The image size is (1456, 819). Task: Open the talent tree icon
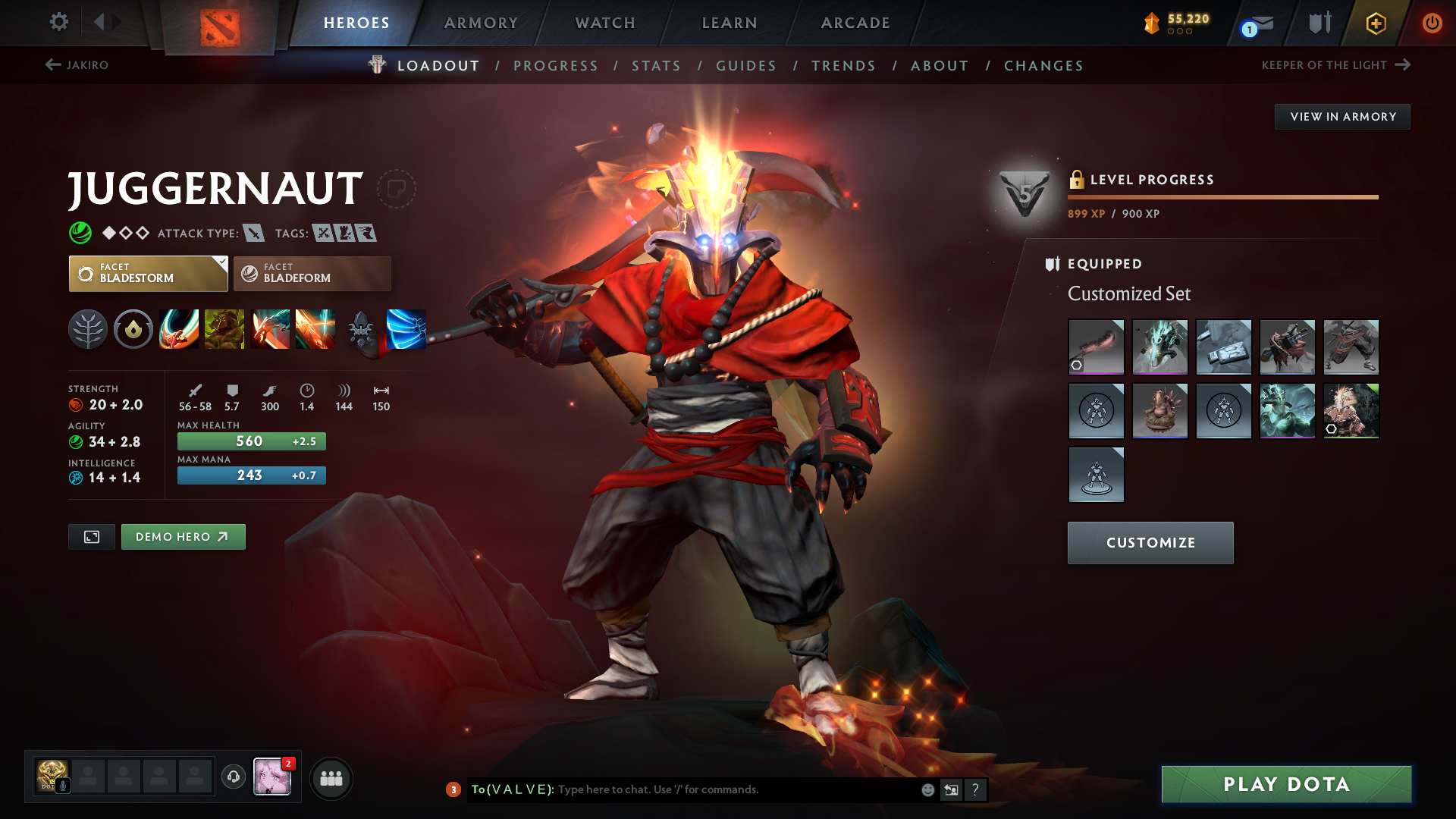88,329
